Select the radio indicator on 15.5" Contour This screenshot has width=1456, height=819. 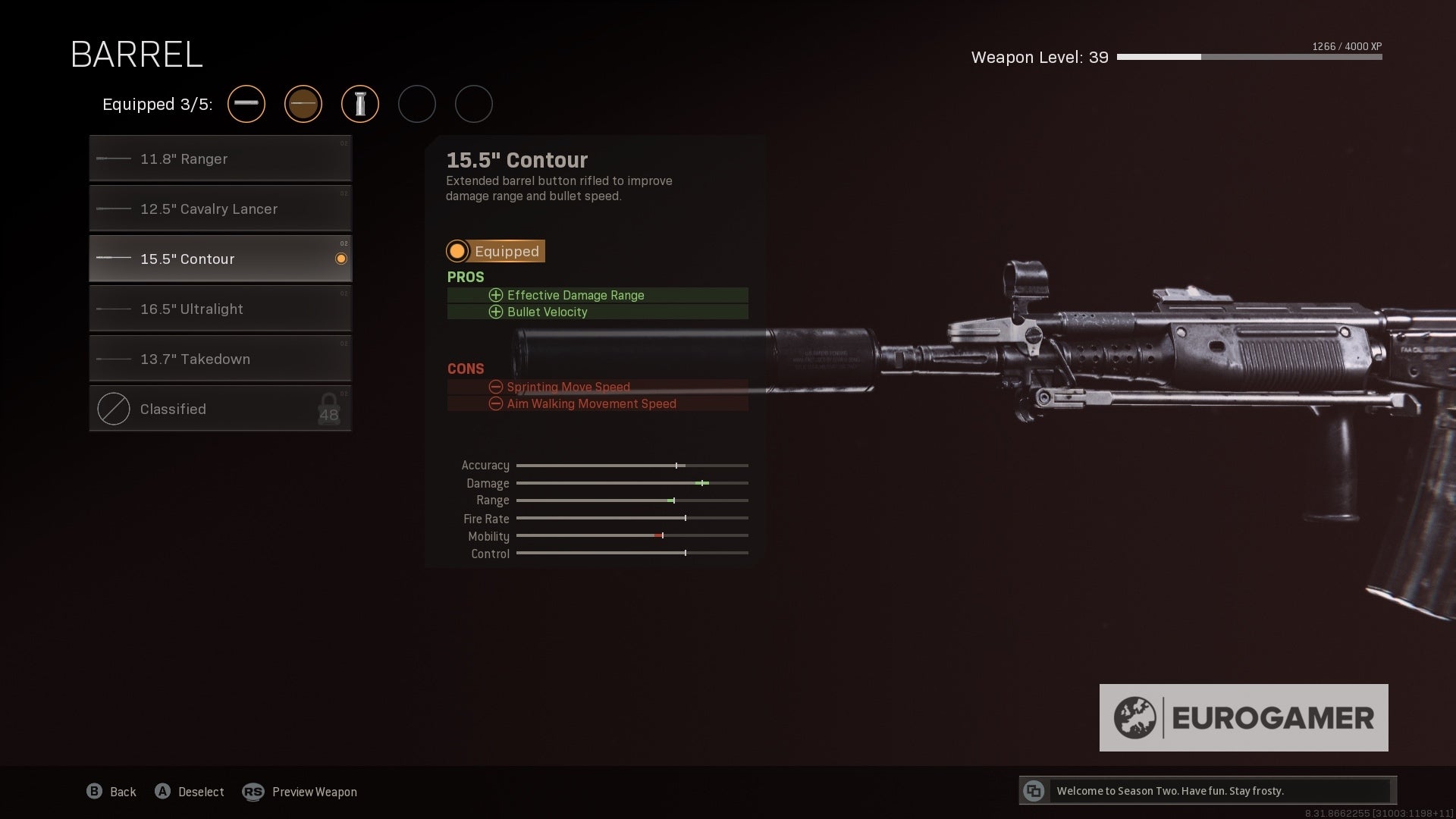[x=341, y=259]
